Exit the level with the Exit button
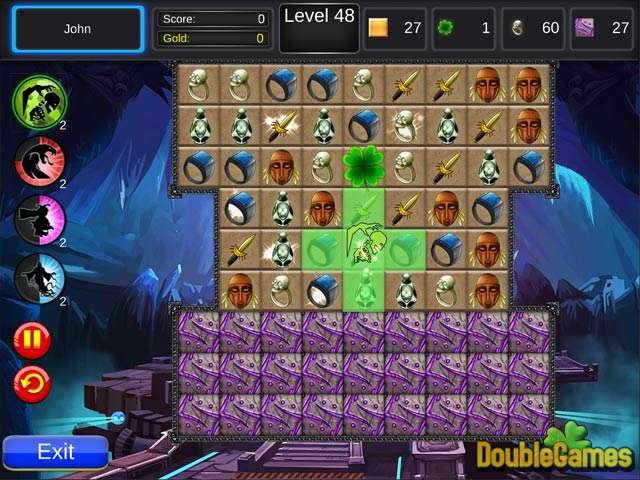Screen dimensions: 640x480 [x=56, y=452]
